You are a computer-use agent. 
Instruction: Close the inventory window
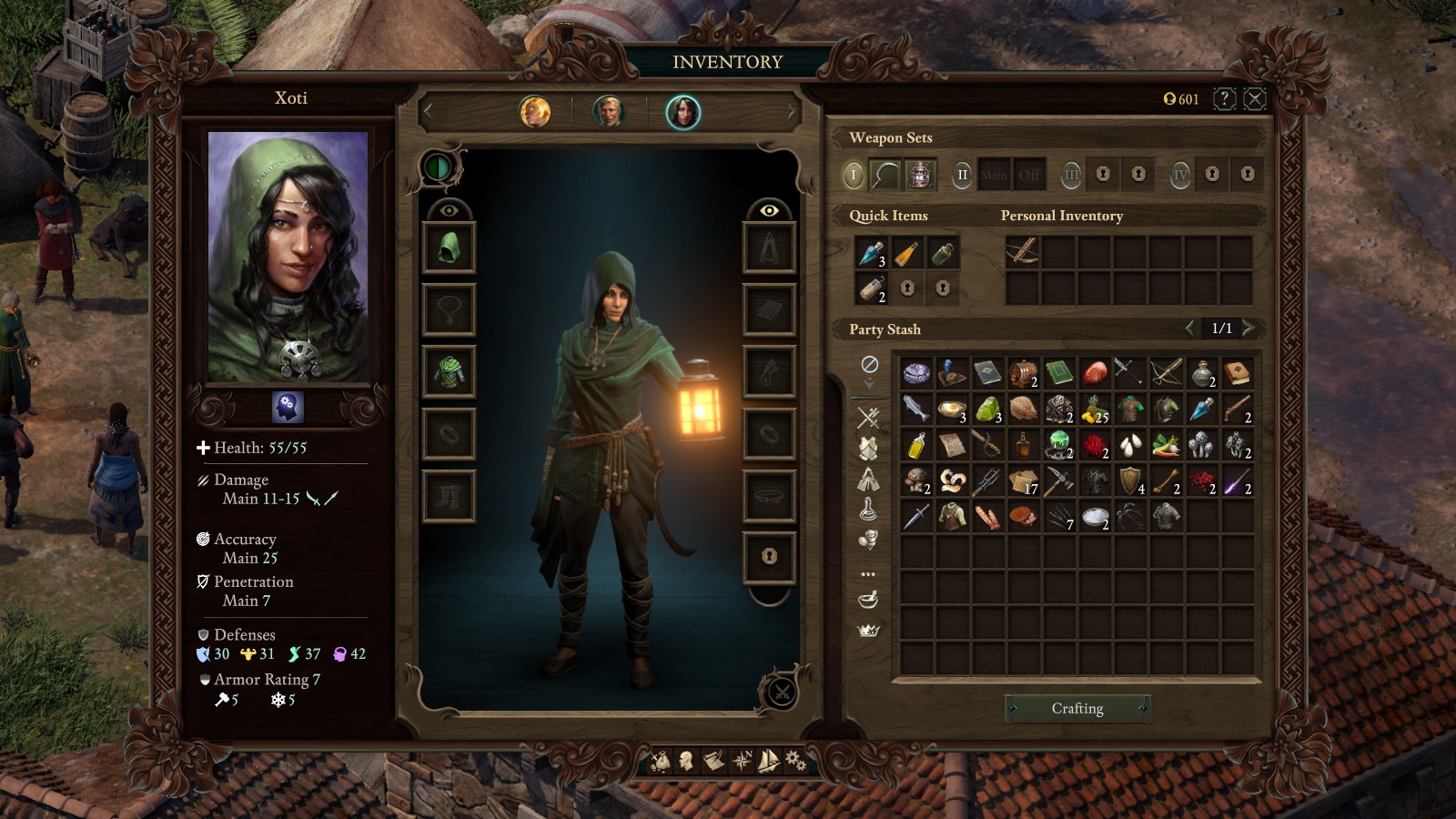pos(1255,98)
